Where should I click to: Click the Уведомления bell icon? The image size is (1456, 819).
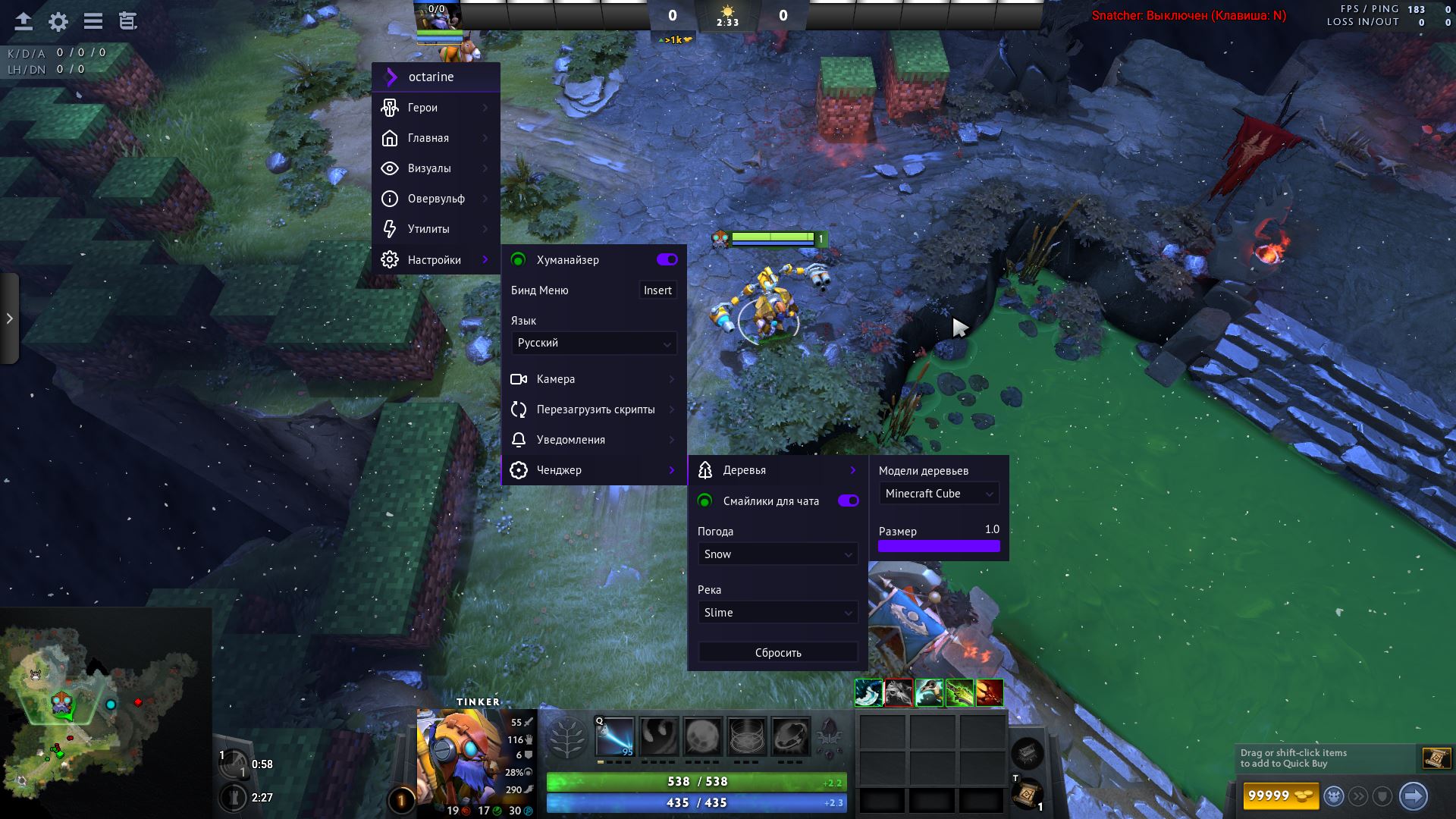(x=519, y=440)
